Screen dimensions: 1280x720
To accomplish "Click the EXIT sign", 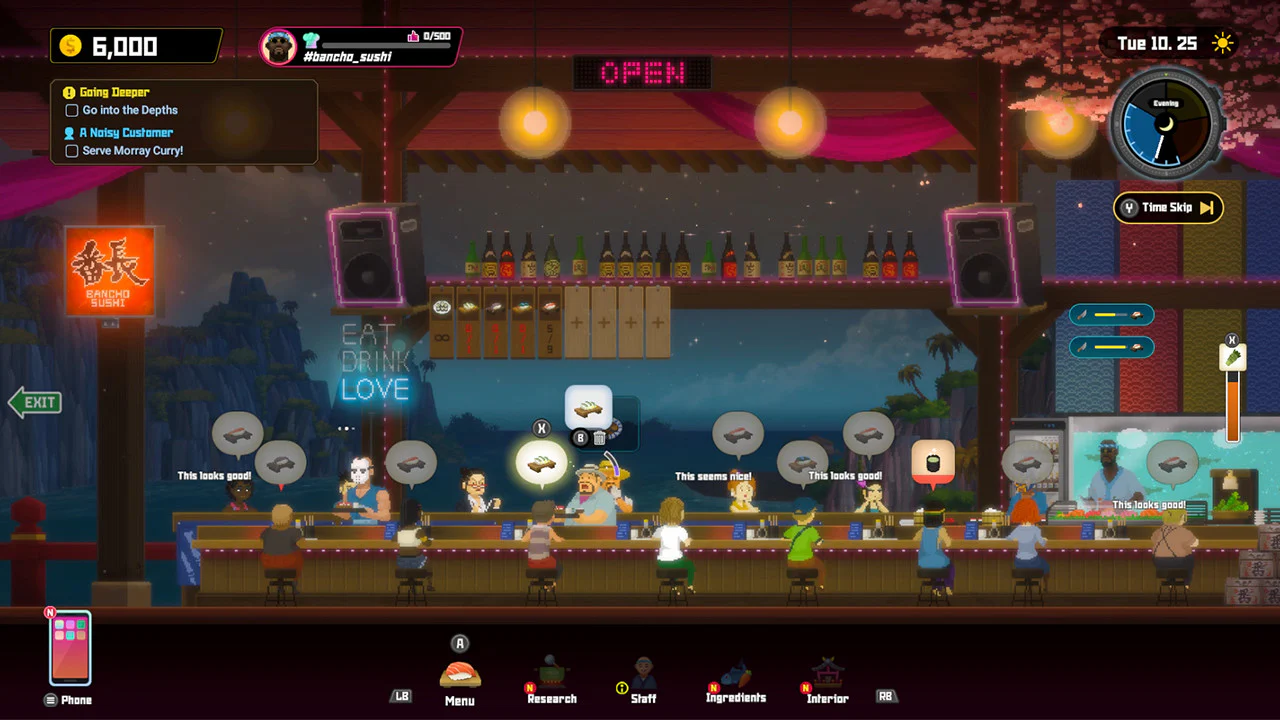I will (35, 402).
